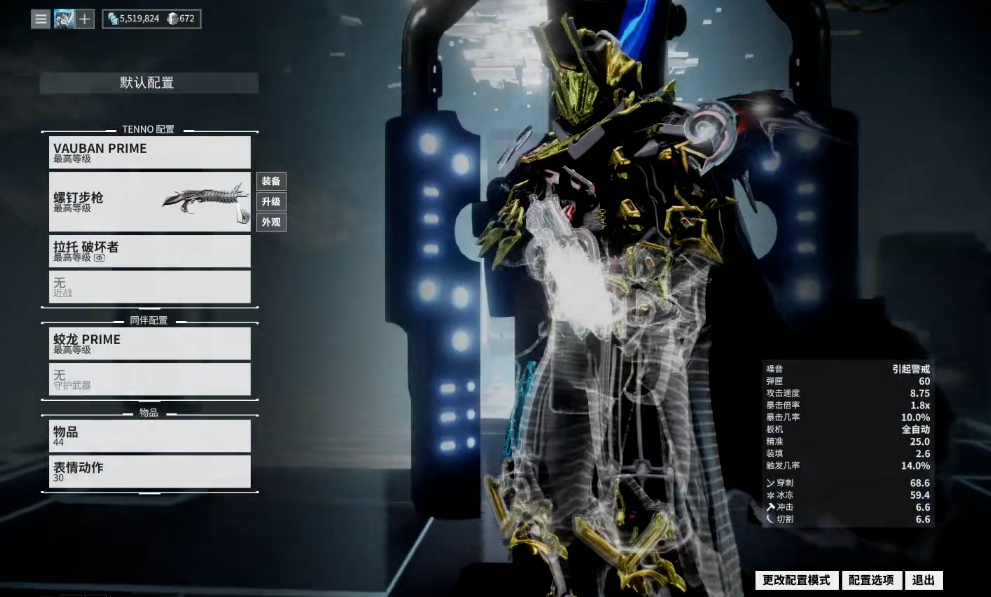Select the empty 守护武器 sentinel weapon slot

coord(150,379)
